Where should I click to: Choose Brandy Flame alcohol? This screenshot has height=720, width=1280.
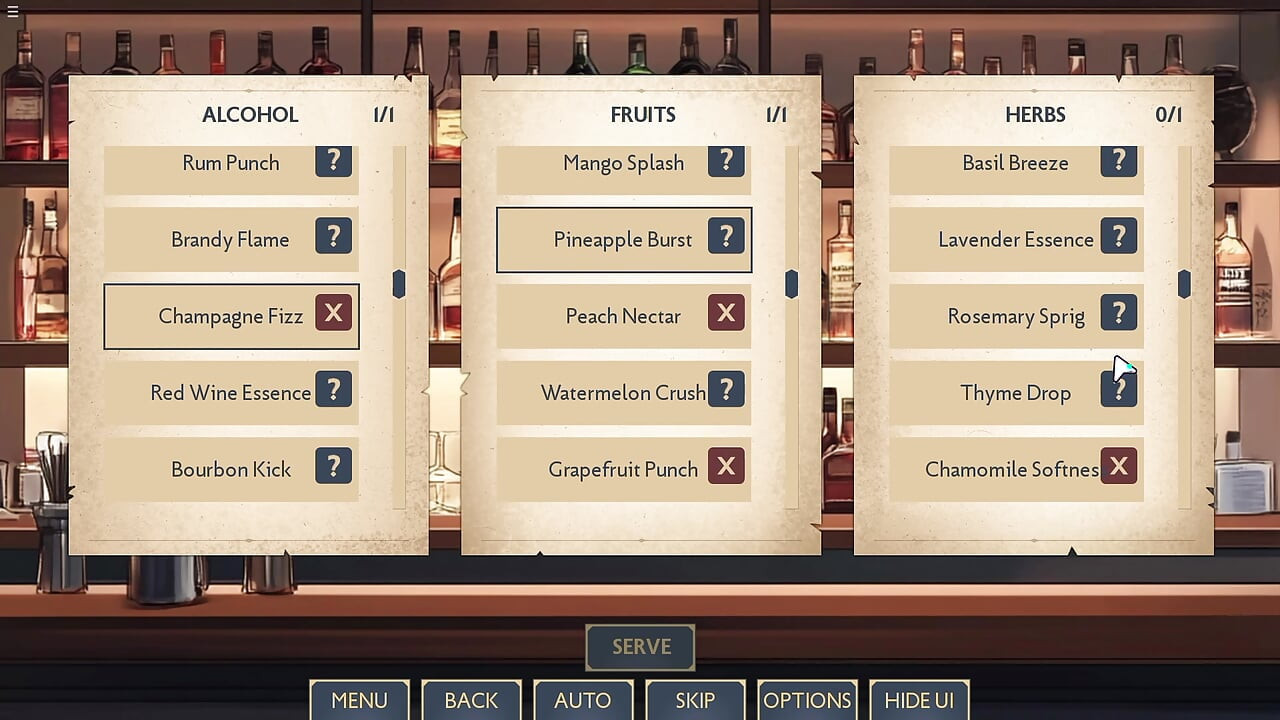point(230,240)
